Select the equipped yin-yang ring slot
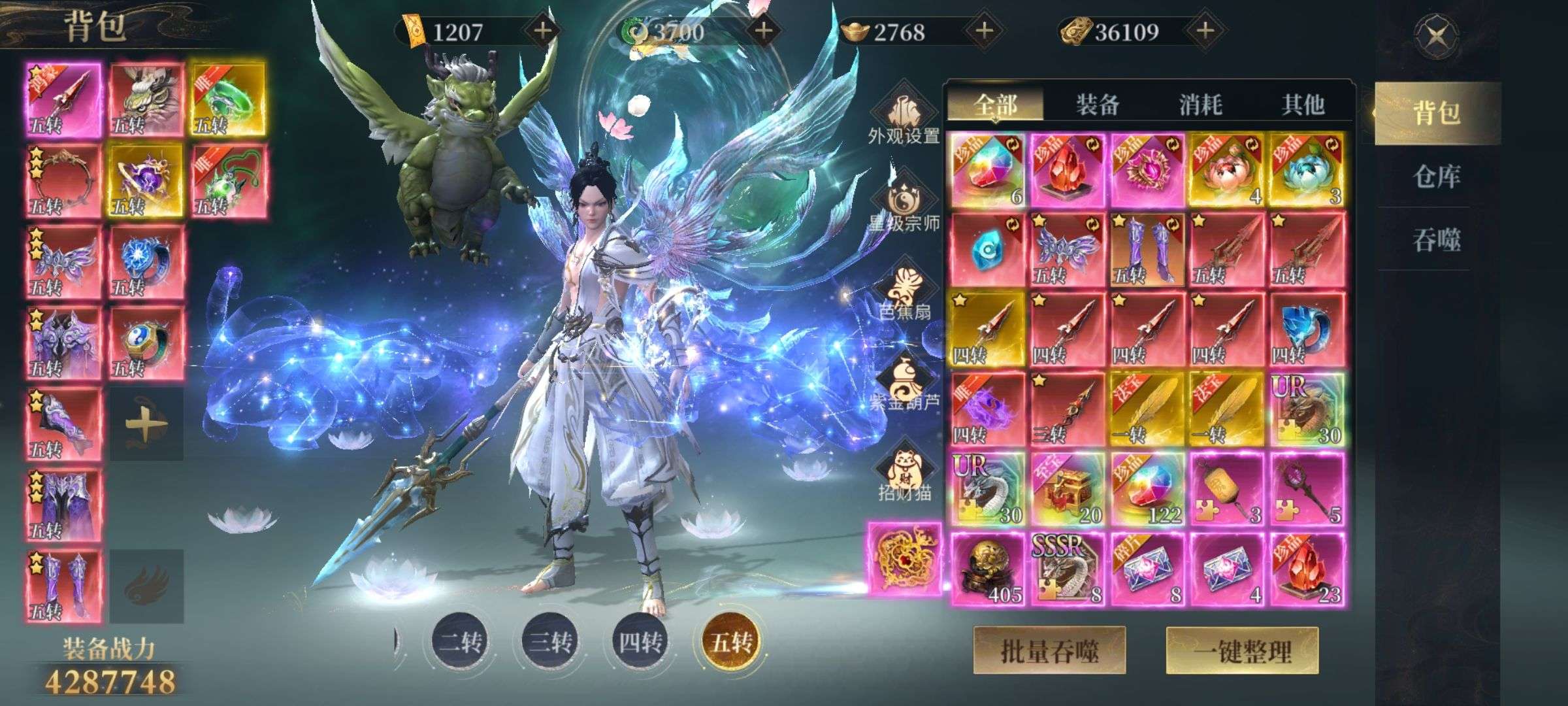Image resolution: width=1568 pixels, height=706 pixels. (146, 343)
